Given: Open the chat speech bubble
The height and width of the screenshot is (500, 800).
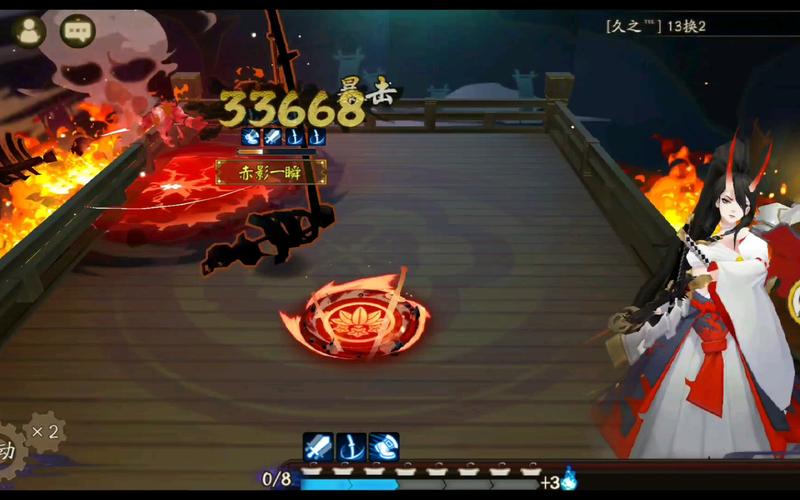Looking at the screenshot, I should pos(78,30).
